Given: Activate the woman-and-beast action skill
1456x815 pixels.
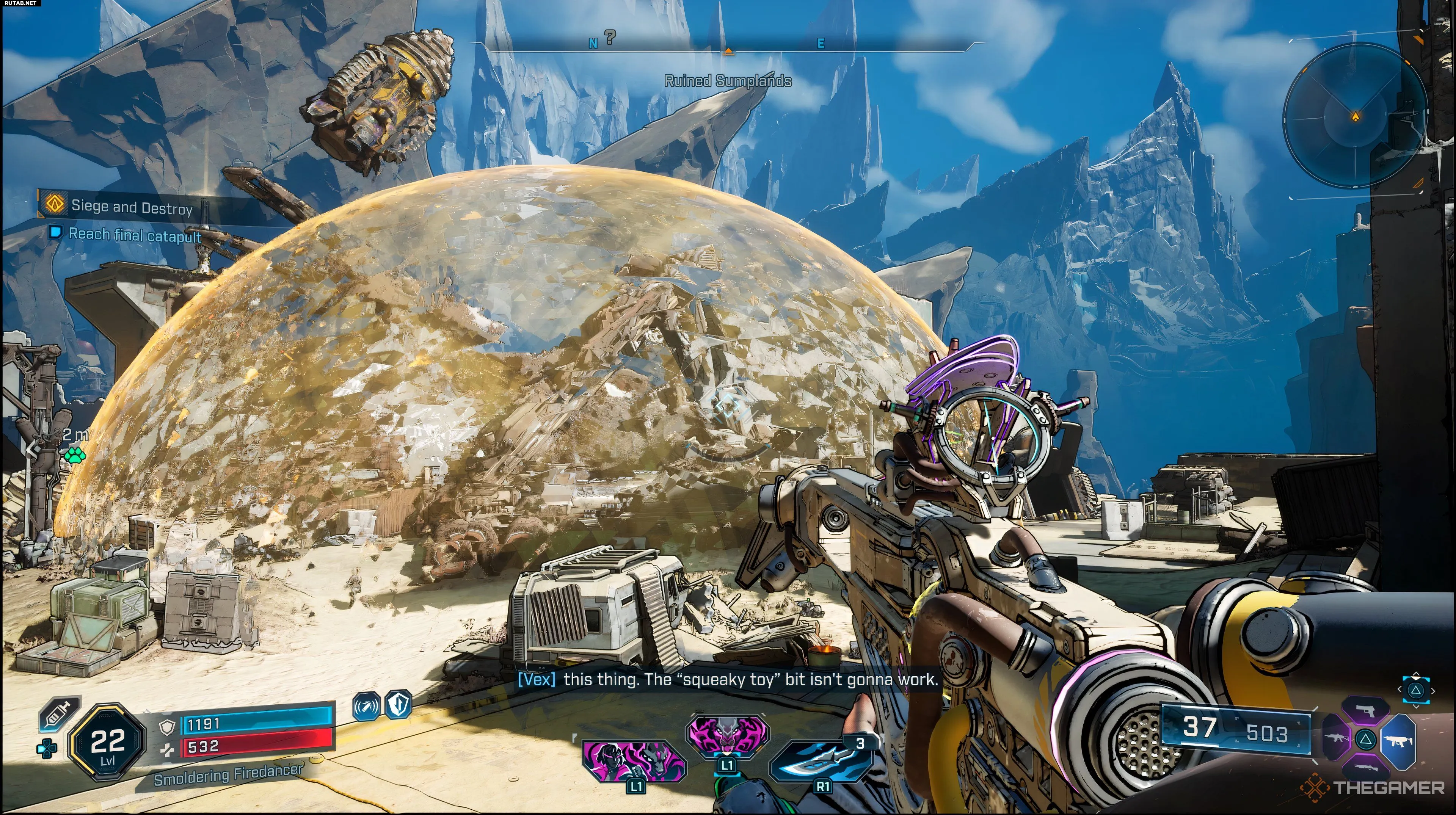Looking at the screenshot, I should click(x=634, y=761).
